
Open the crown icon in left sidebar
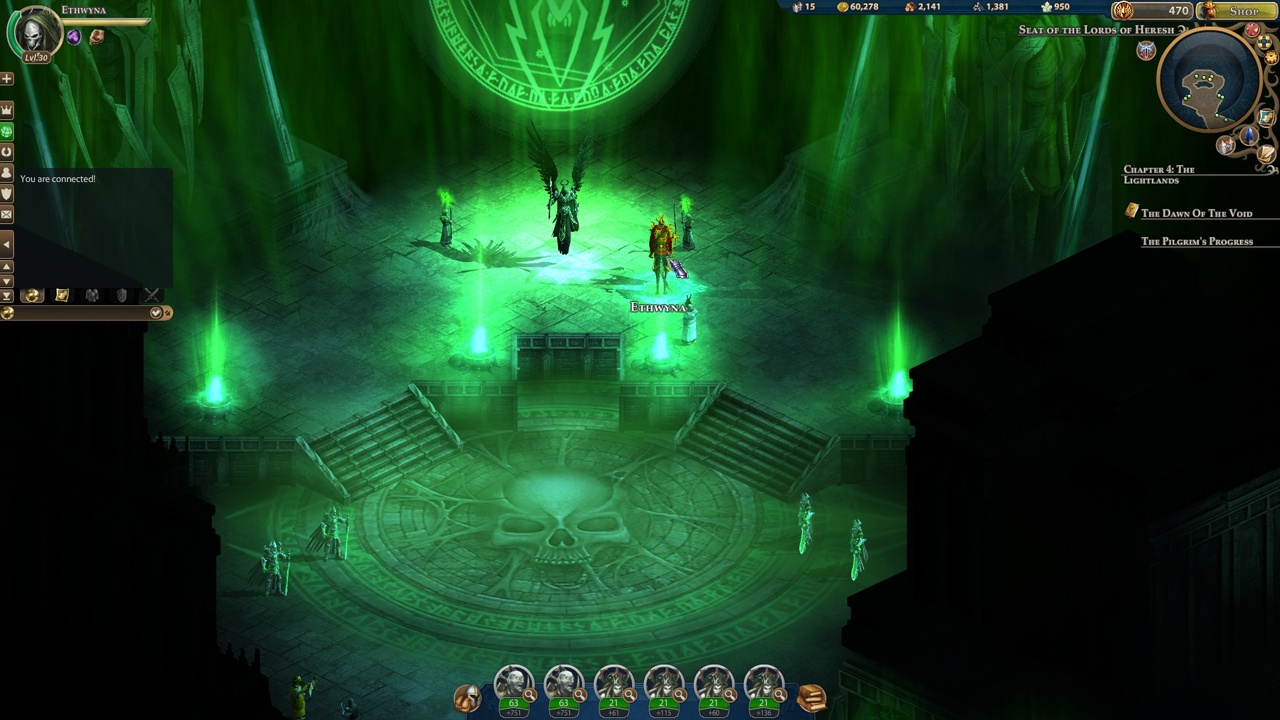[7, 109]
